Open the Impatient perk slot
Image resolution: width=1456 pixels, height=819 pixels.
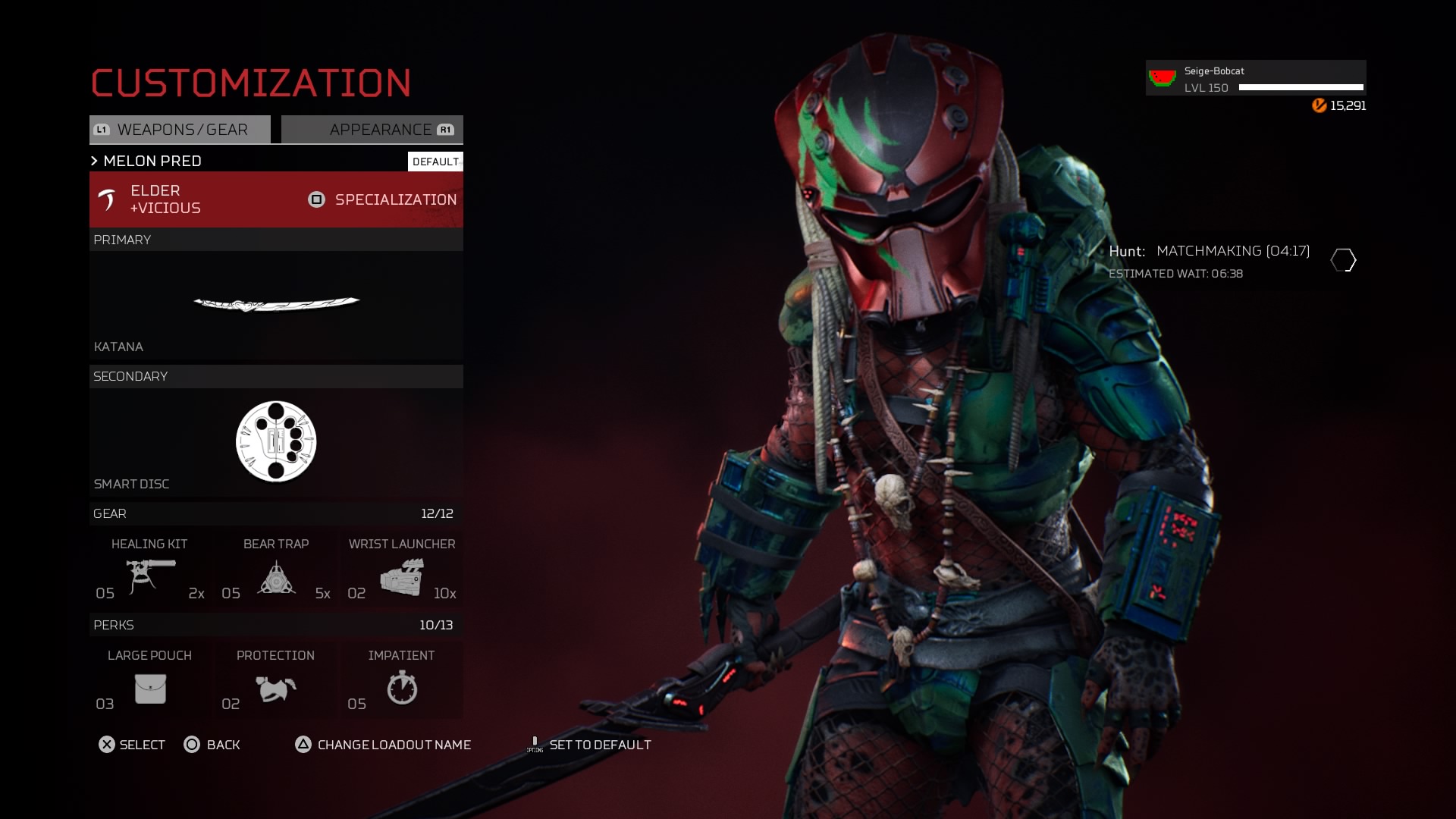point(402,681)
